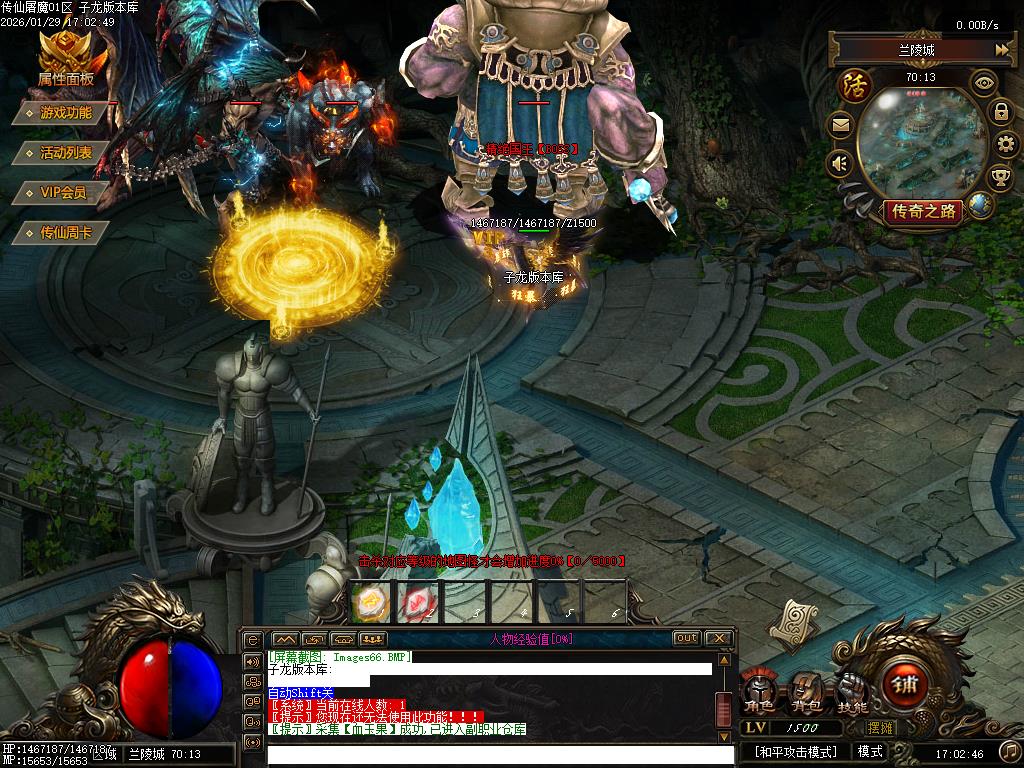Open the 技能 skills panel
The image size is (1024, 768).
[x=852, y=692]
